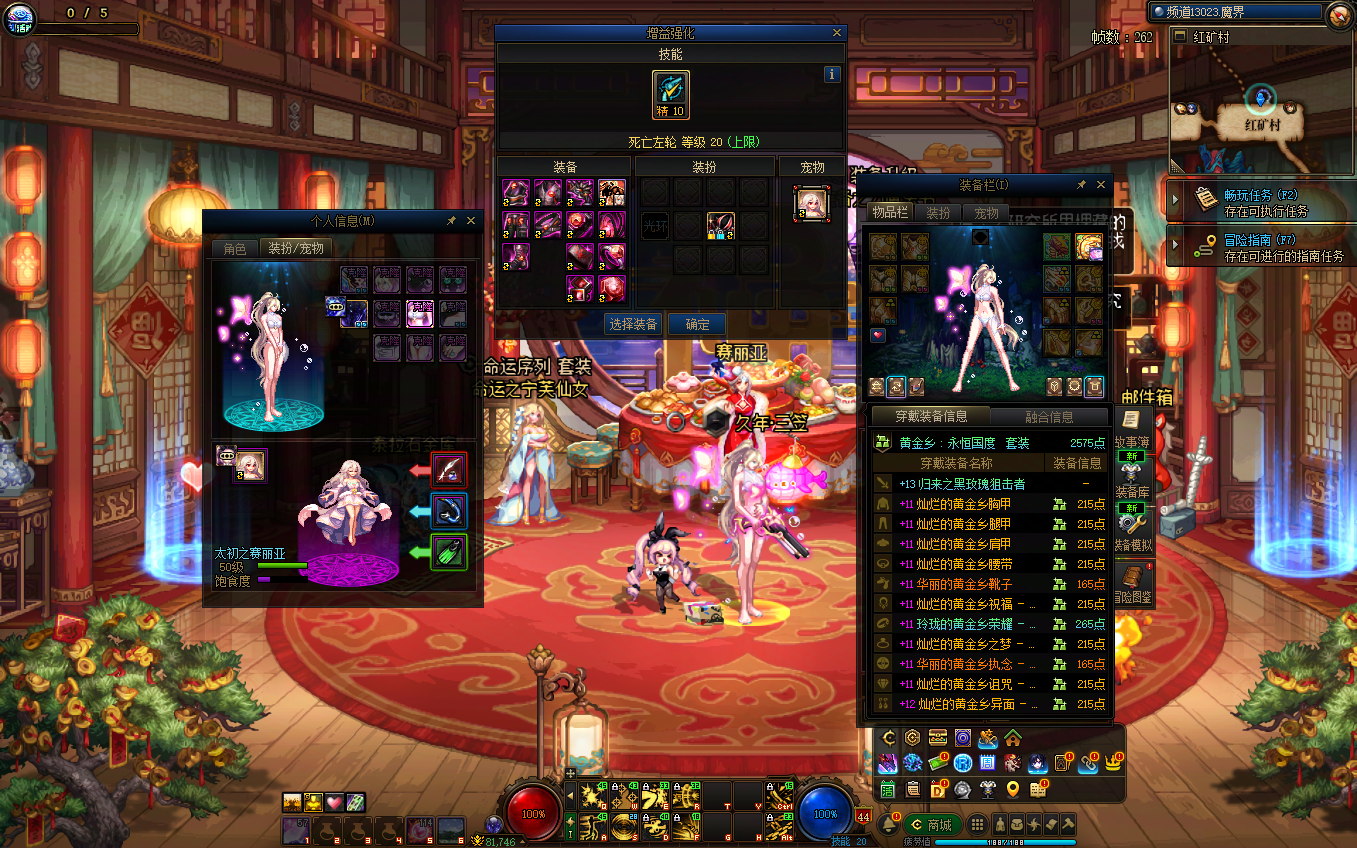
Task: Open the 宠物 tab in 装备栏
Action: point(986,213)
